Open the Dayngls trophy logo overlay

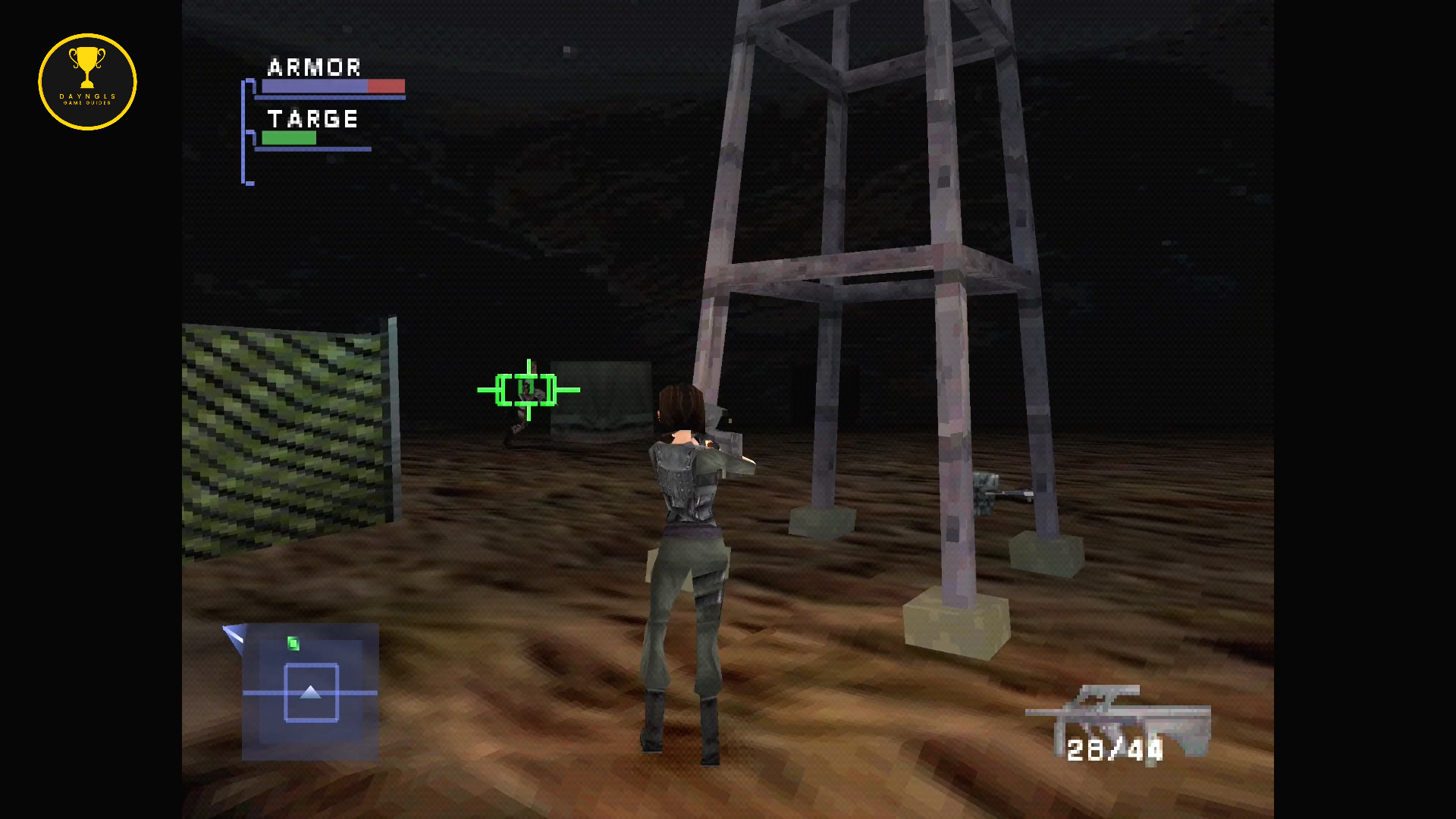[87, 82]
